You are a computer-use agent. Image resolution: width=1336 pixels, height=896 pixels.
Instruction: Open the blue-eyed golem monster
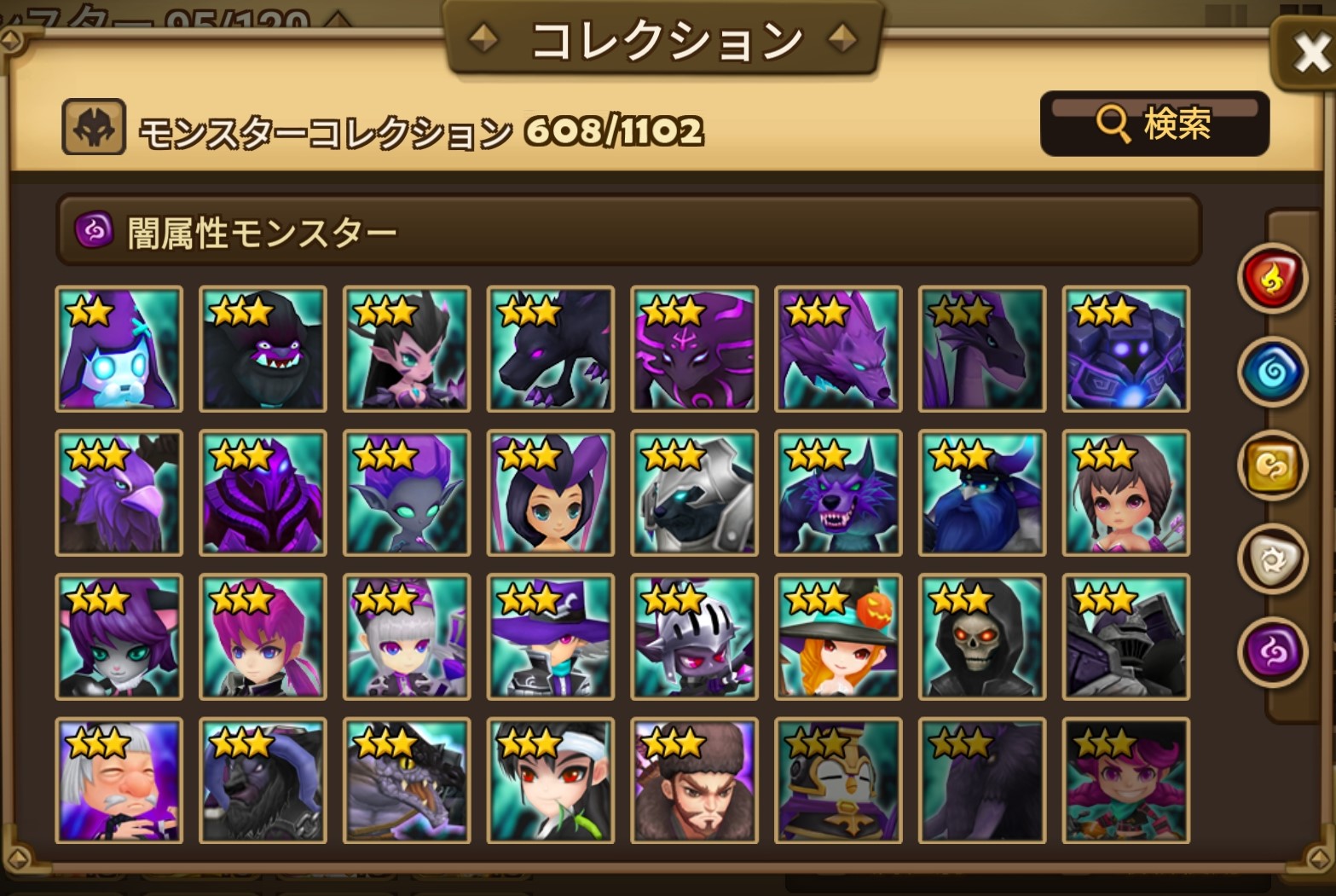tap(1125, 350)
